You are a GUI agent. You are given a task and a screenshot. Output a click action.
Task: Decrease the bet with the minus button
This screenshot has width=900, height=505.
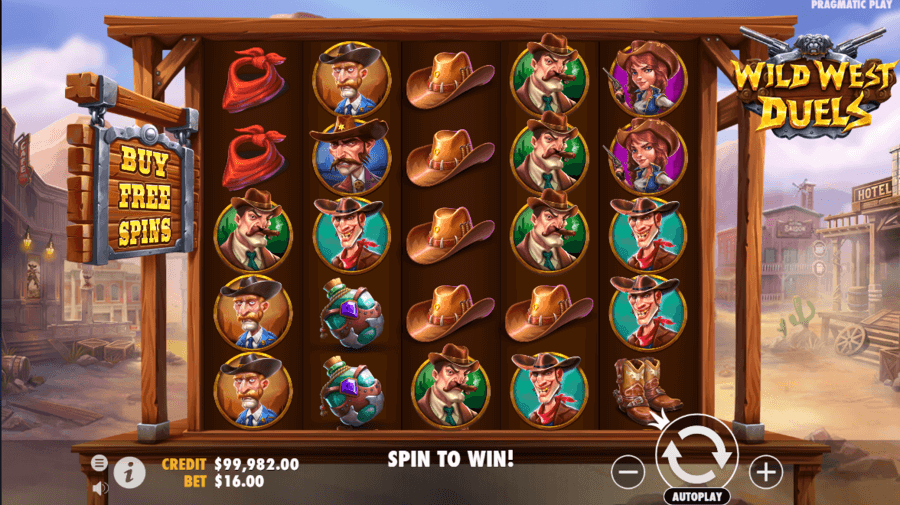click(628, 472)
